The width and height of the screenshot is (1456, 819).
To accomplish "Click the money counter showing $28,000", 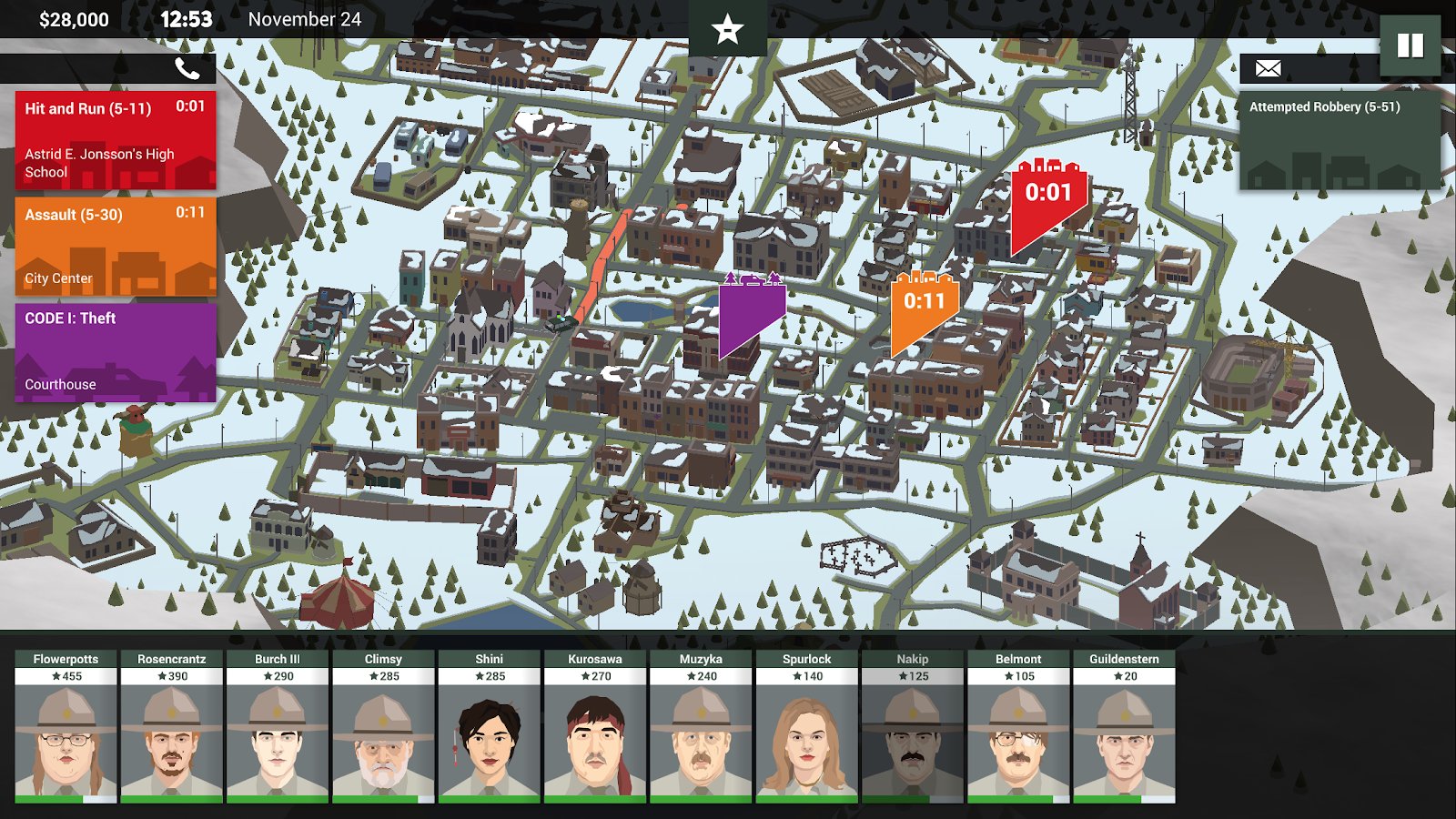I will 76,15.
